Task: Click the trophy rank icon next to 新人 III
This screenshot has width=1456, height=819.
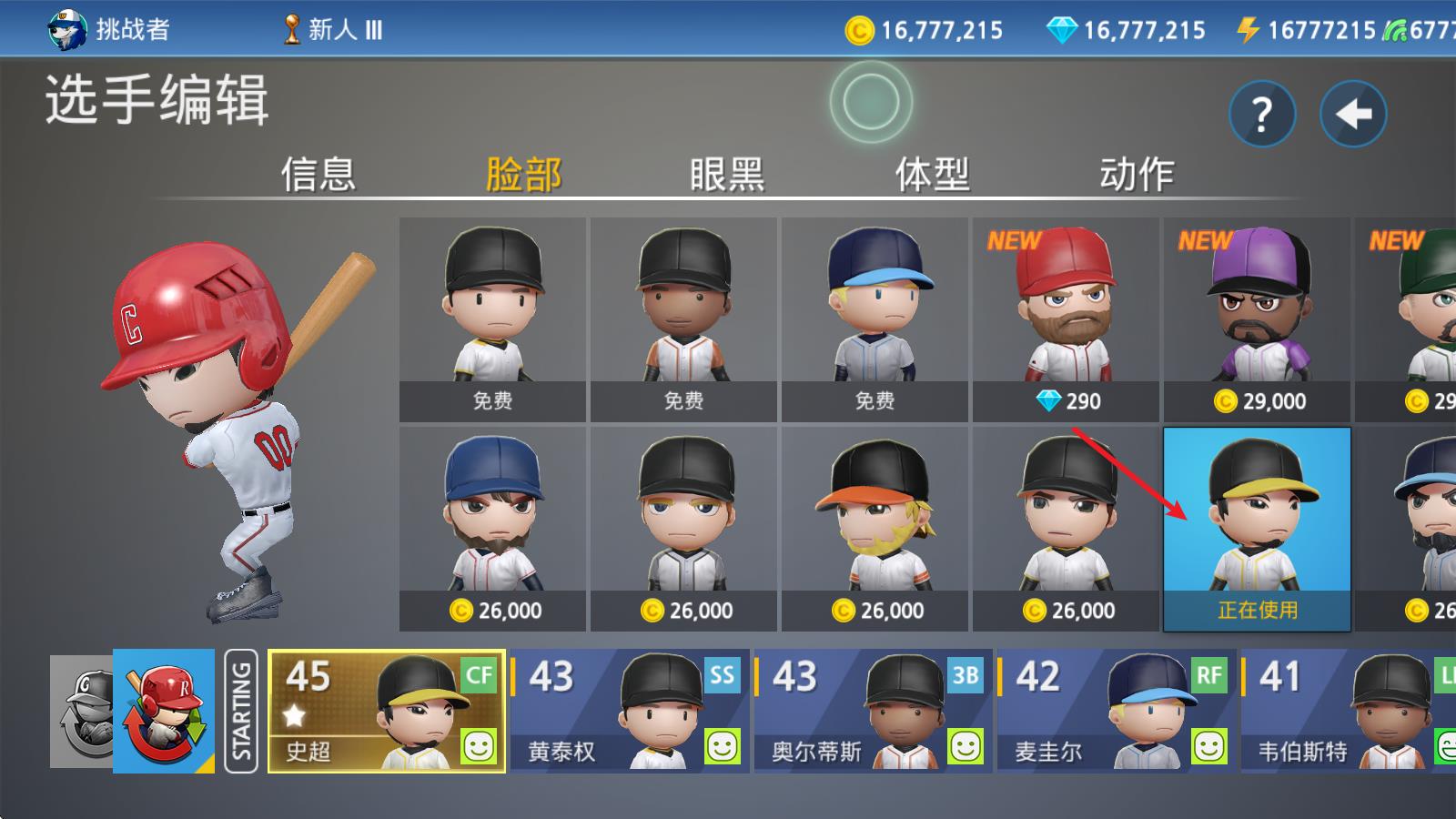Action: 289,29
